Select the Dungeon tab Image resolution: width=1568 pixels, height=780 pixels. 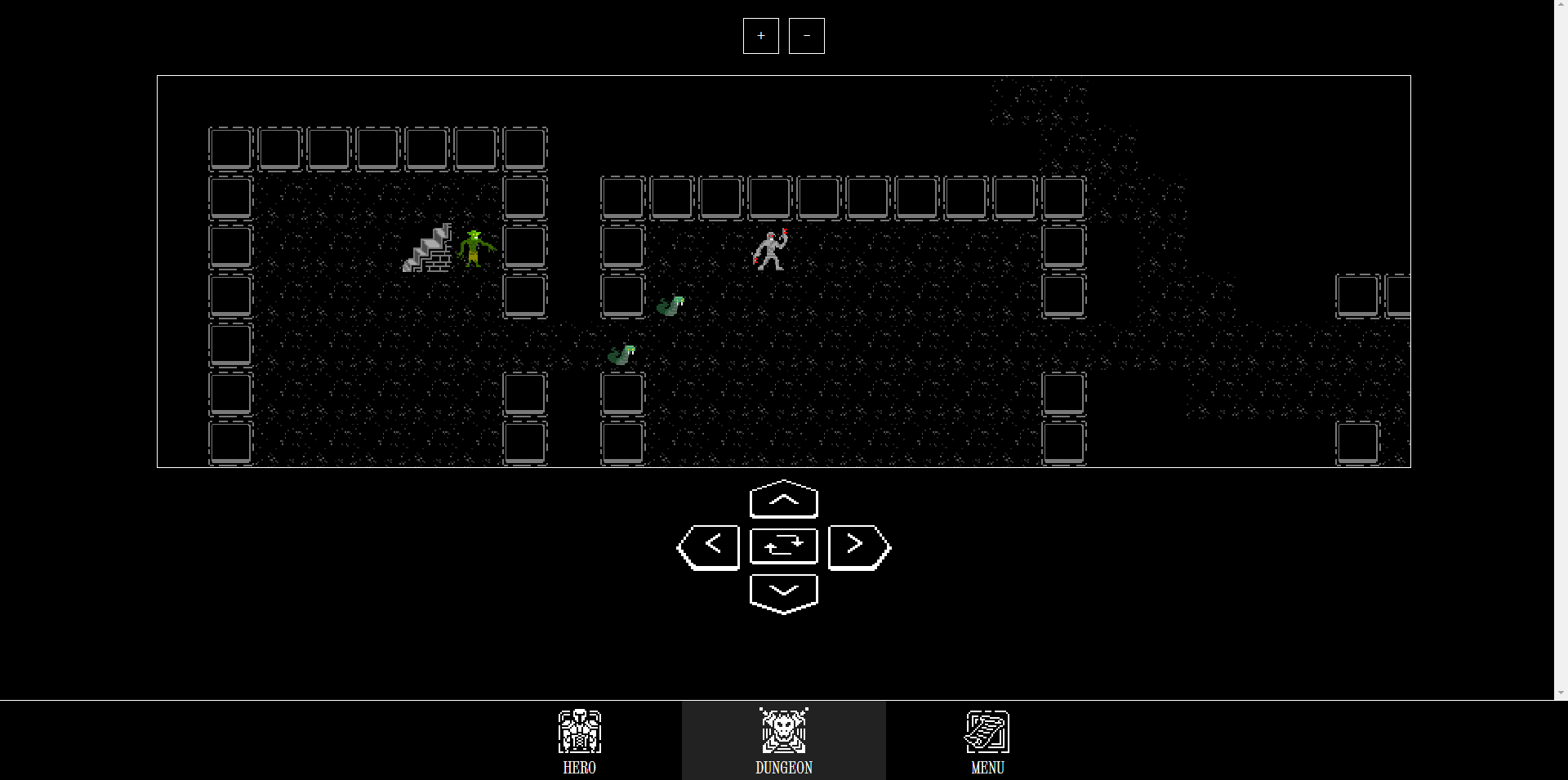(783, 741)
